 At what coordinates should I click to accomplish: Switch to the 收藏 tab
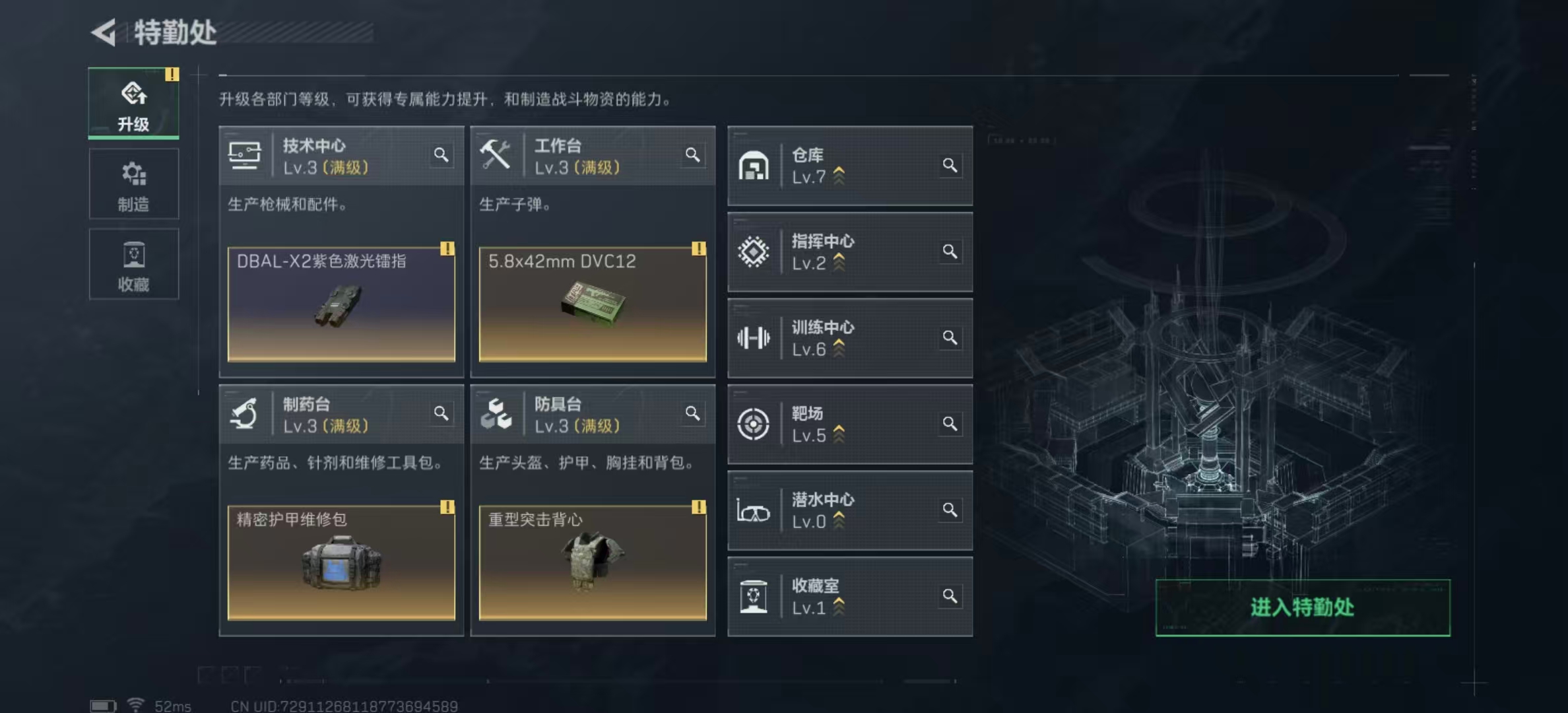133,264
